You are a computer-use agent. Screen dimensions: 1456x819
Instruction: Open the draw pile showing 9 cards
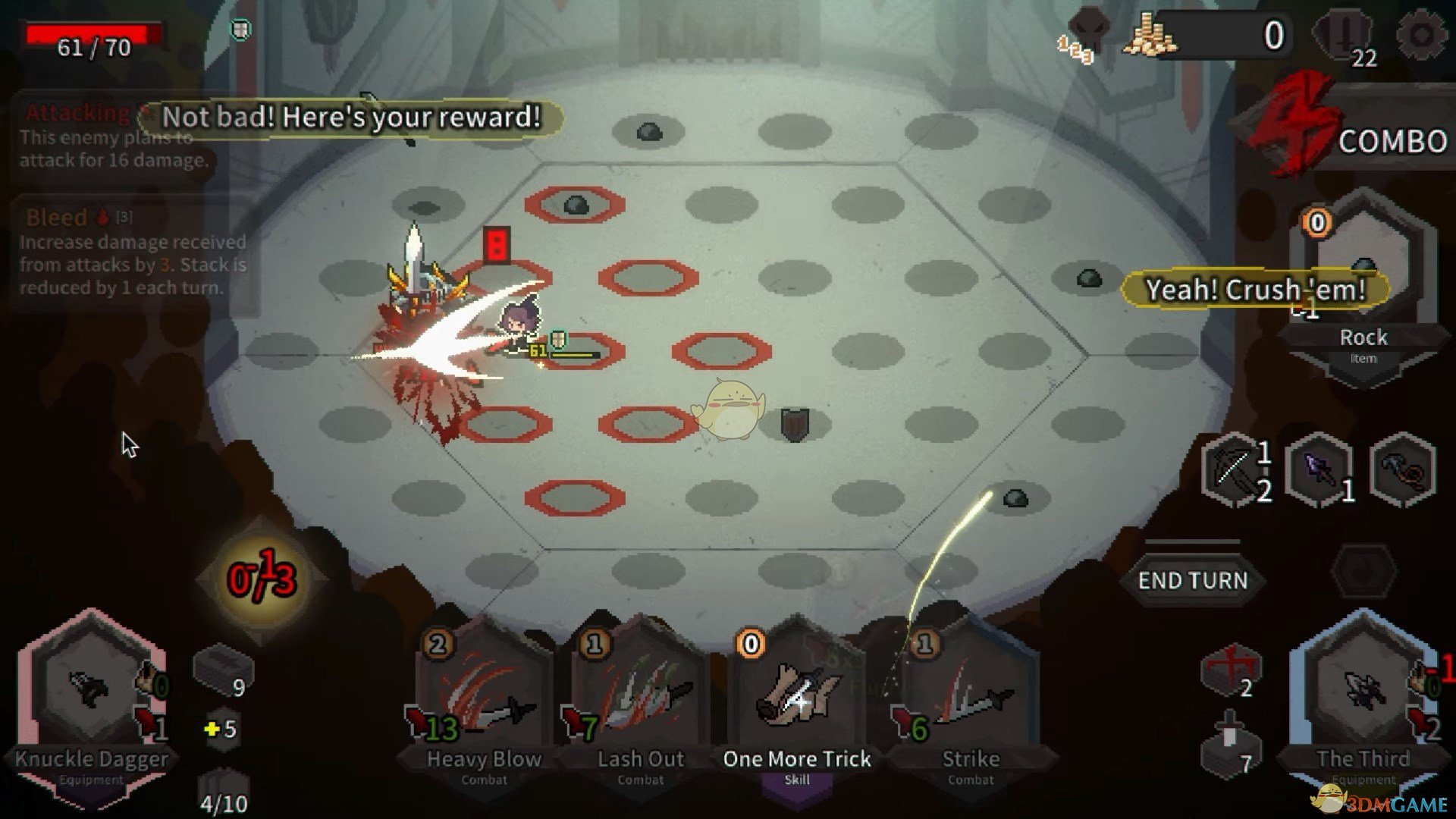click(x=222, y=673)
